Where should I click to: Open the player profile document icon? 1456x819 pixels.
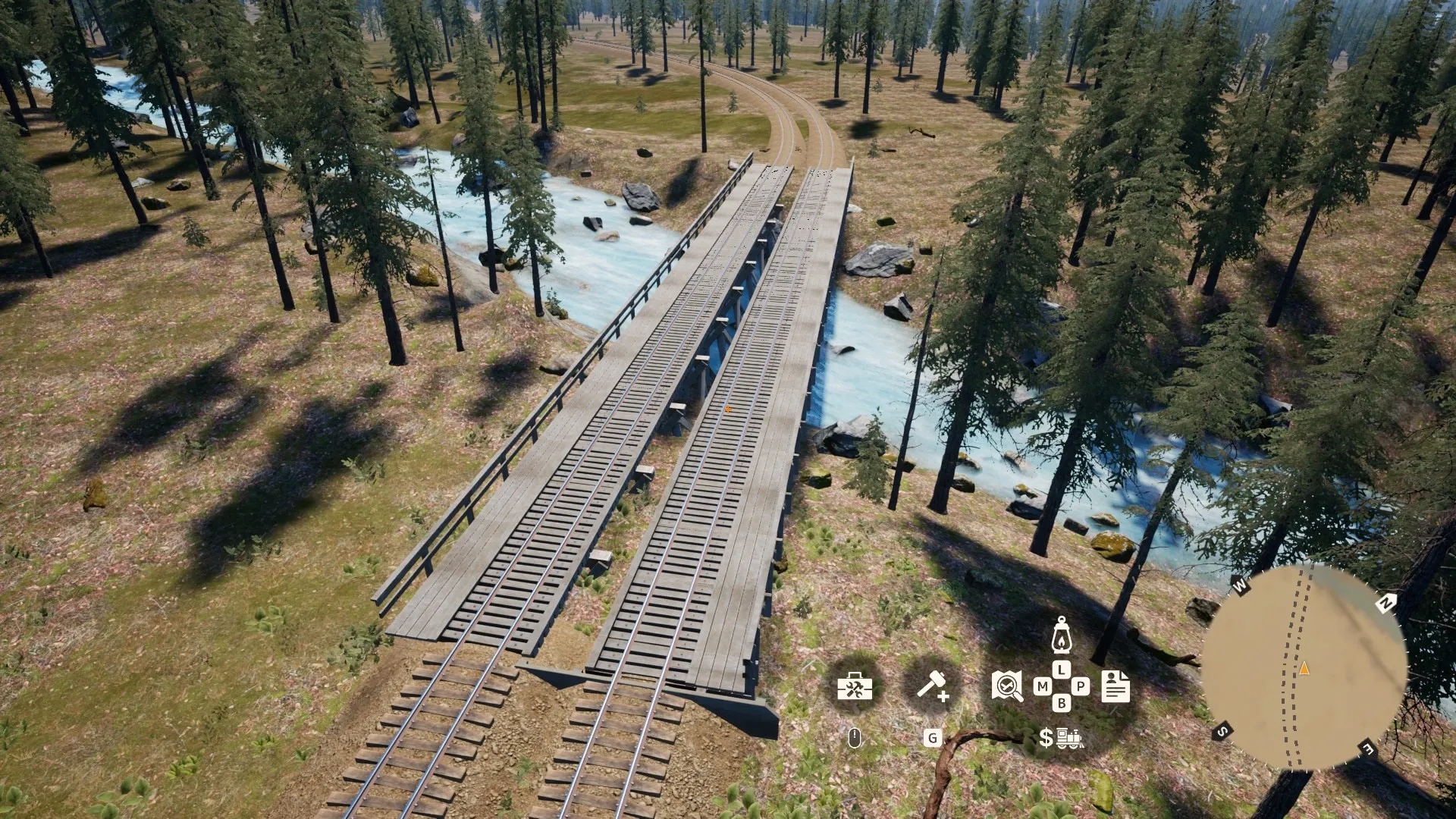[1116, 686]
